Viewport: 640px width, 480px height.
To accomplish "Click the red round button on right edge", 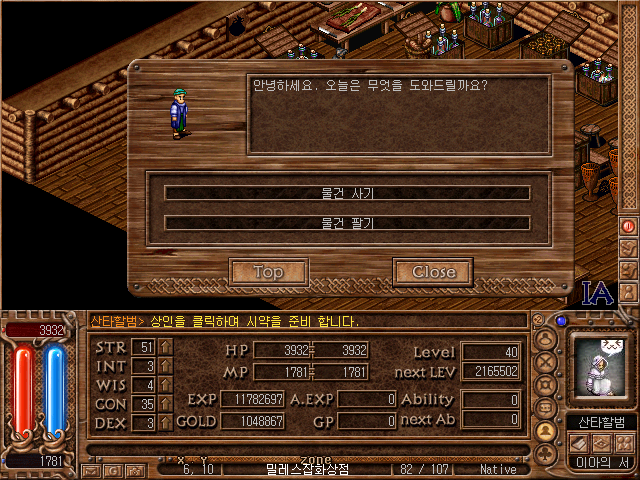I will pyautogui.click(x=629, y=226).
